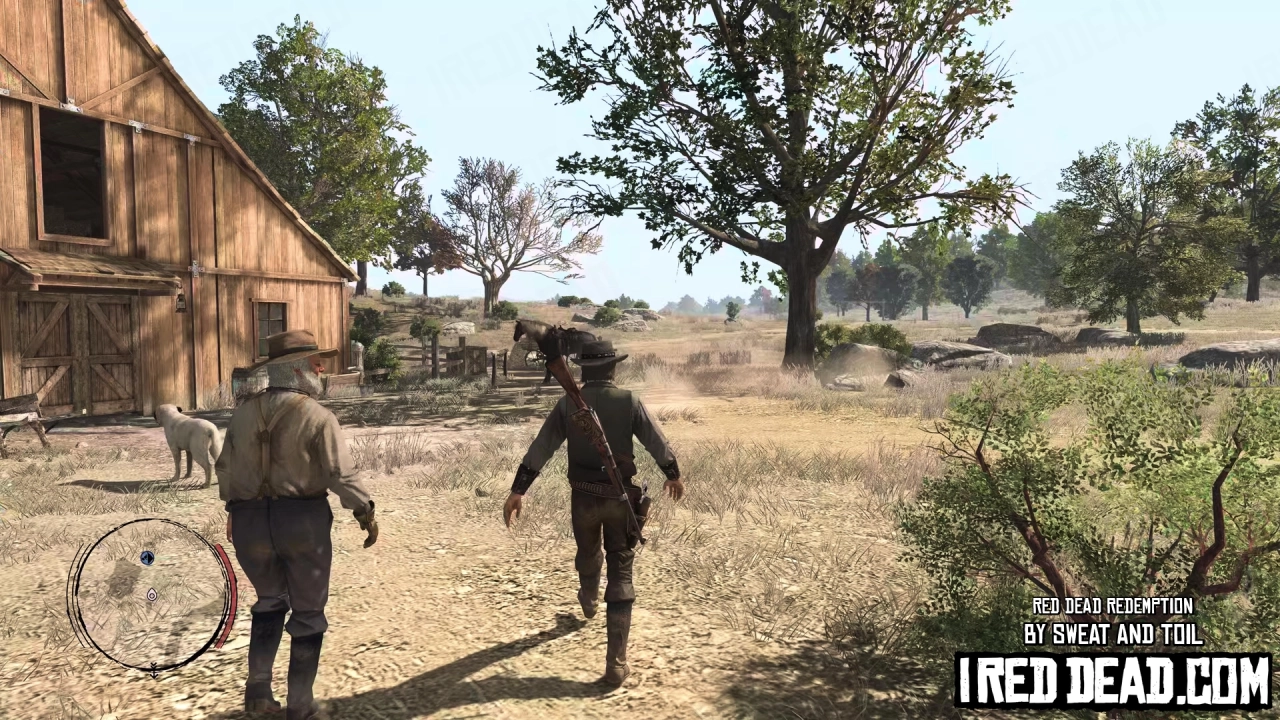The height and width of the screenshot is (720, 1280).
Task: Select the white objective teardrop icon on minimap
Action: (x=152, y=594)
